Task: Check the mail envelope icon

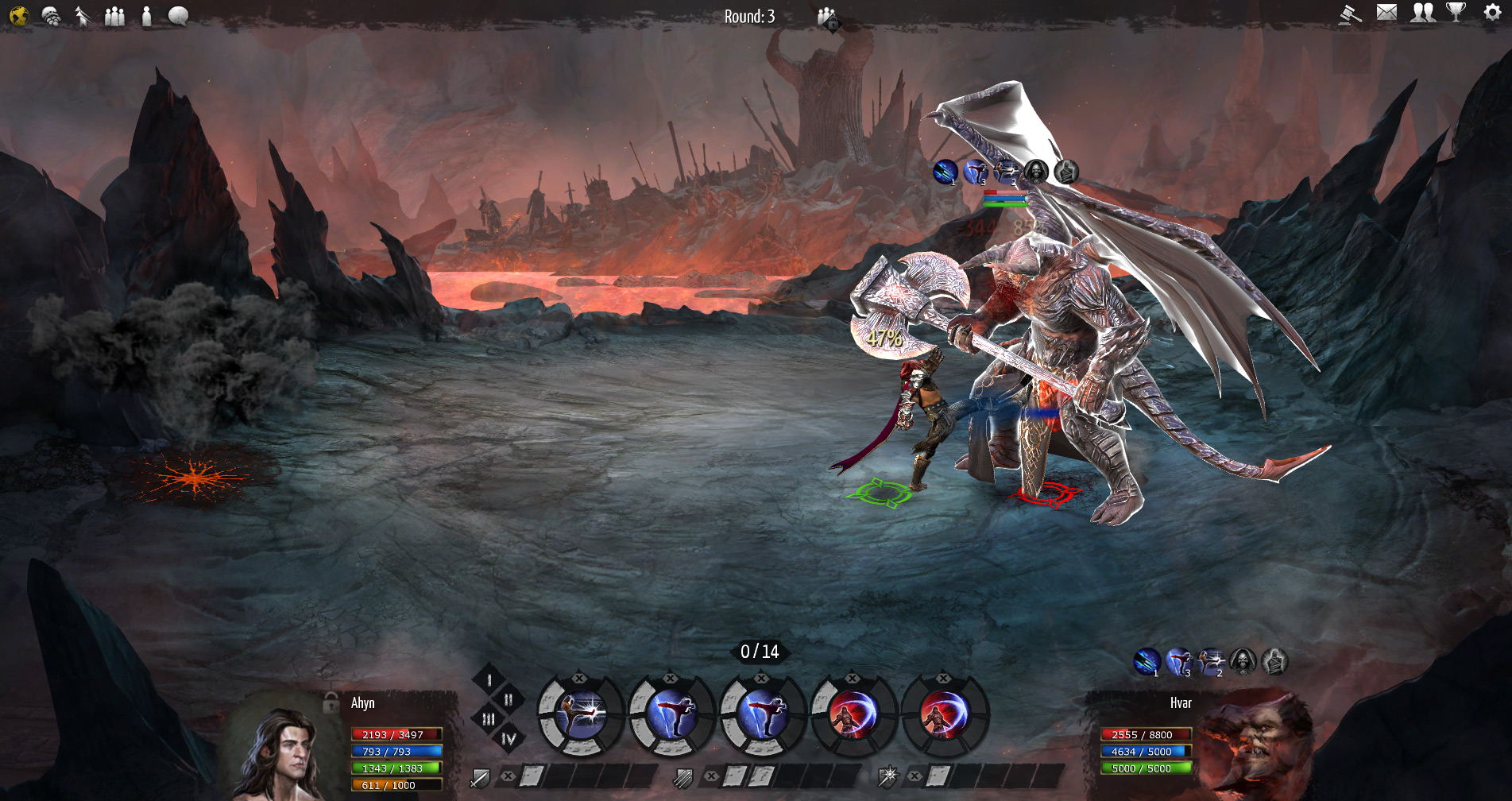Action: [x=1386, y=13]
